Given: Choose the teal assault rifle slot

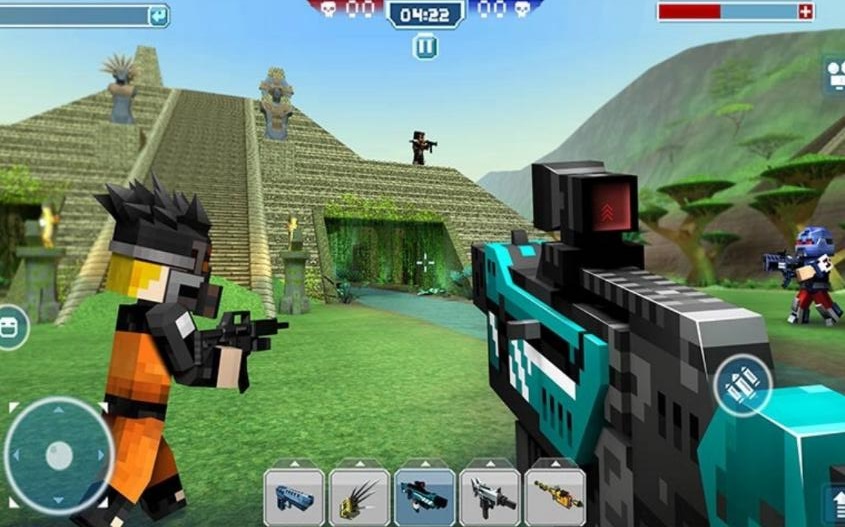Looking at the screenshot, I should coord(425,496).
